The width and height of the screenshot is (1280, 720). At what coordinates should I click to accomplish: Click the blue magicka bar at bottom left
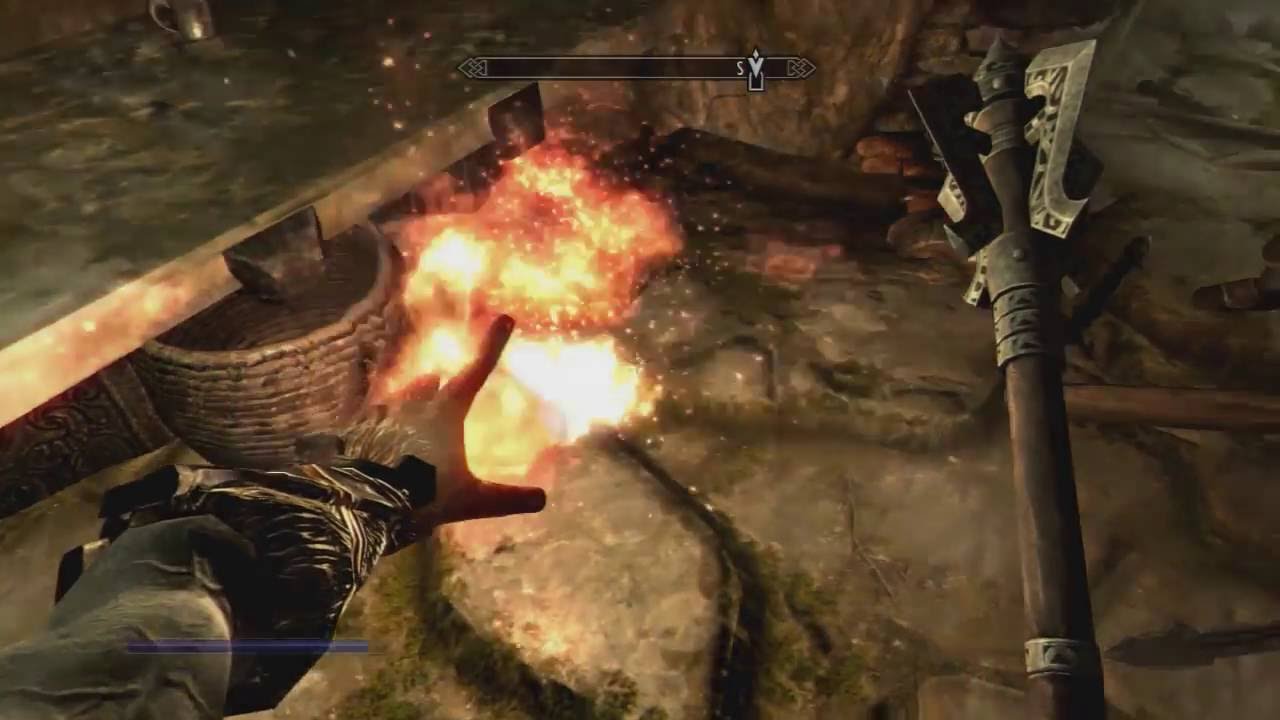(x=250, y=645)
